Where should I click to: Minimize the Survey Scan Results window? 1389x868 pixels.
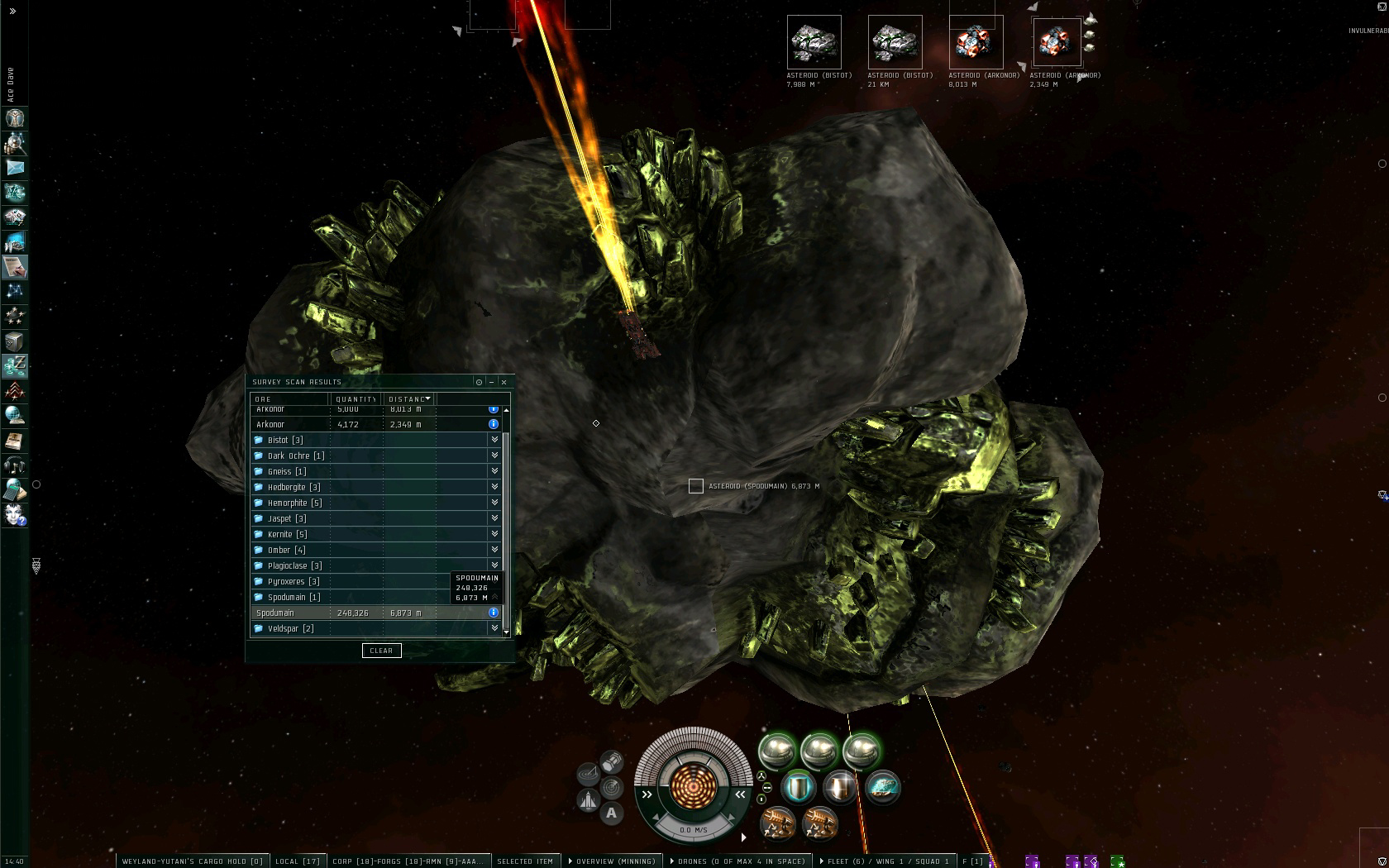tap(491, 382)
